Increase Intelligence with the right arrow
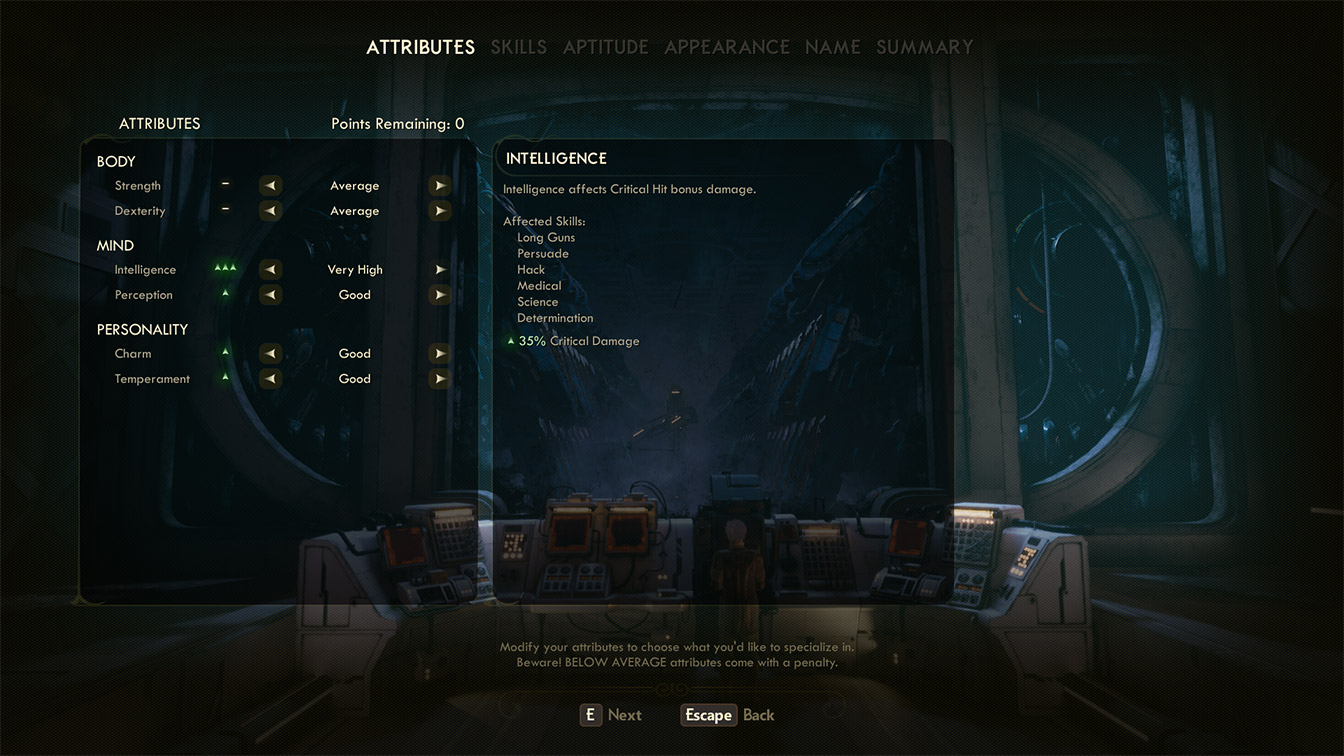Viewport: 1344px width, 756px height. click(439, 270)
